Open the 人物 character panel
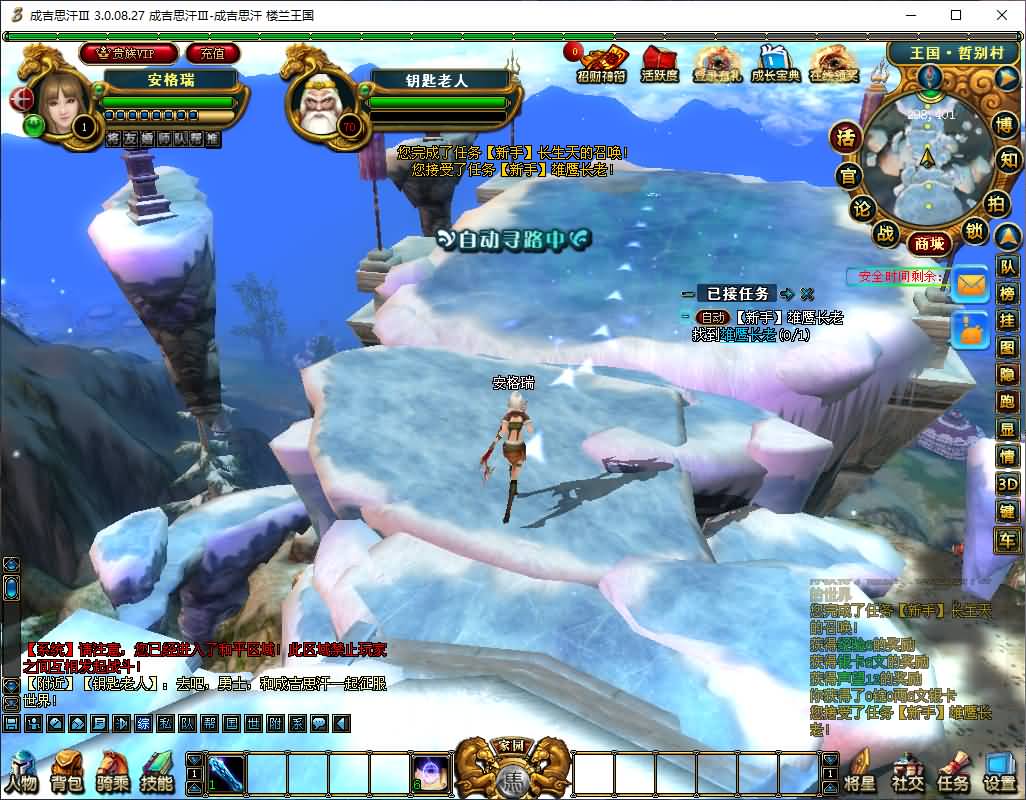Image resolution: width=1026 pixels, height=800 pixels. point(21,773)
